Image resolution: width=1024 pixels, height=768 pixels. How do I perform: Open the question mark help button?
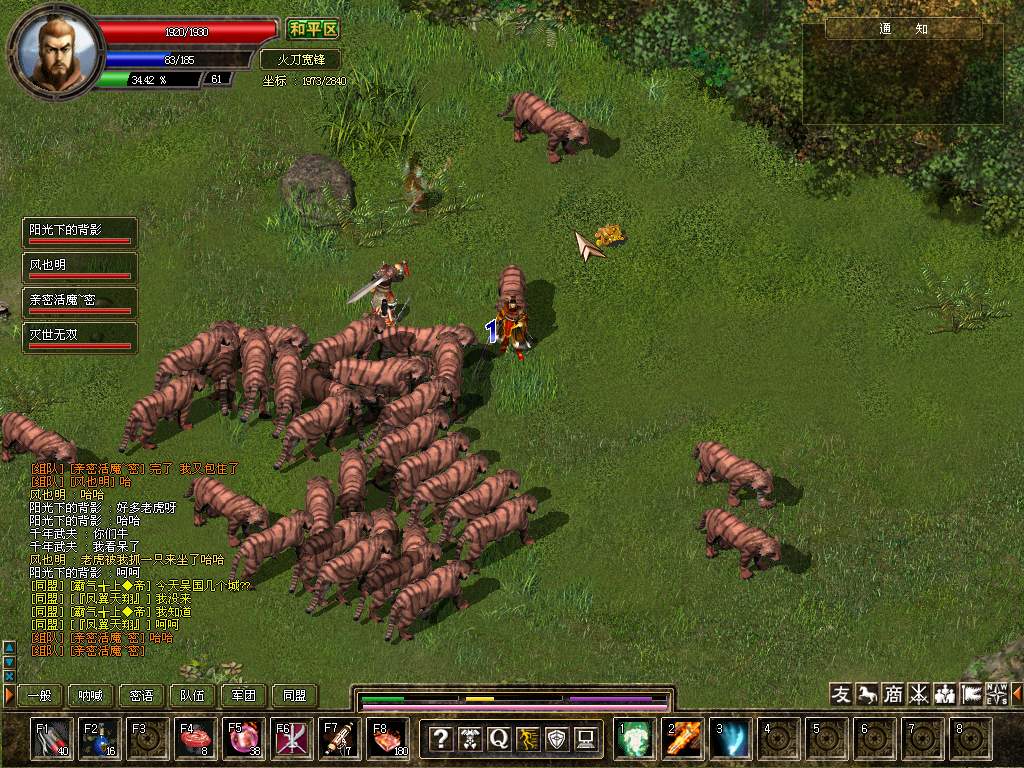click(x=441, y=739)
